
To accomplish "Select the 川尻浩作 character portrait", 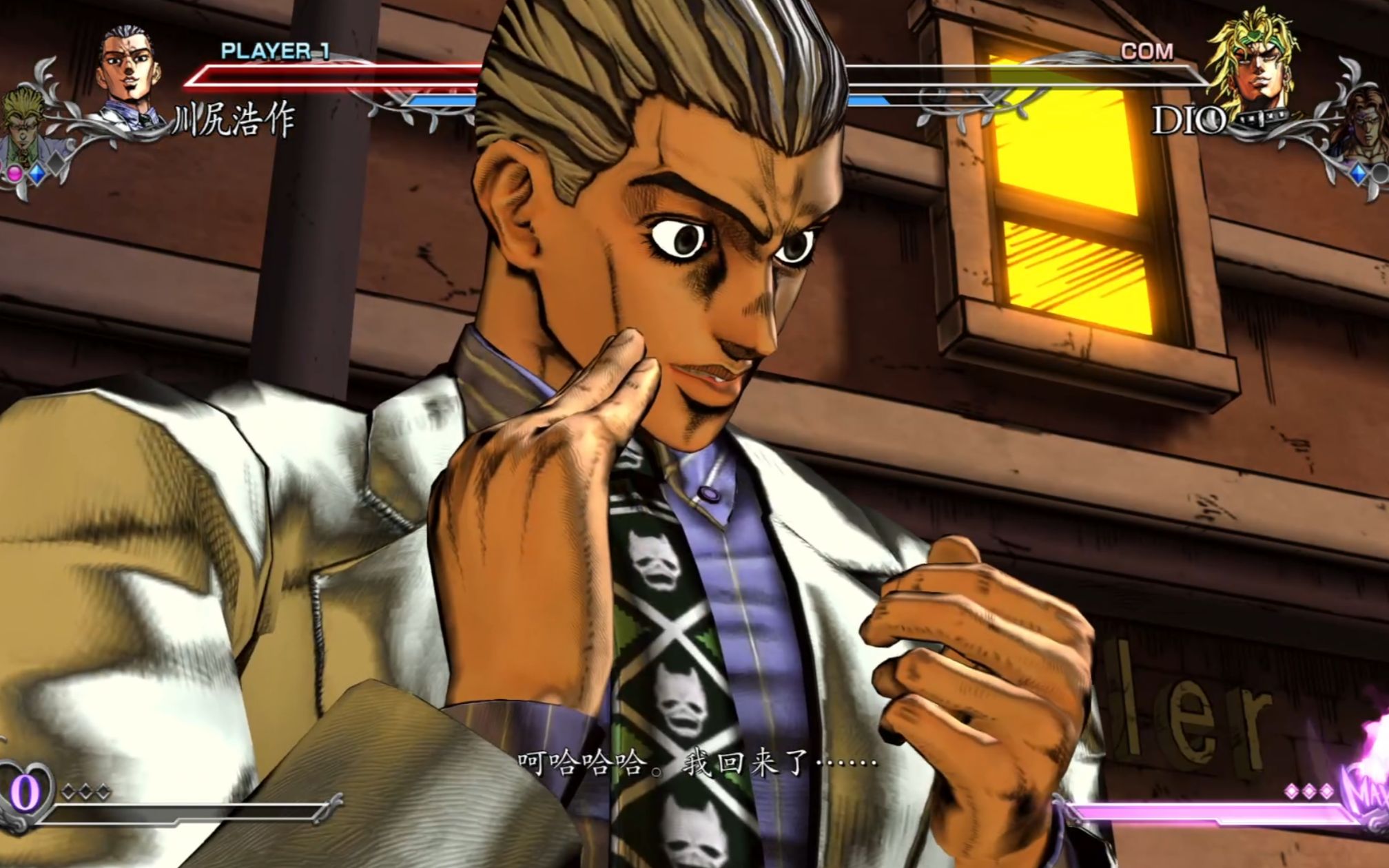I will click(126, 72).
